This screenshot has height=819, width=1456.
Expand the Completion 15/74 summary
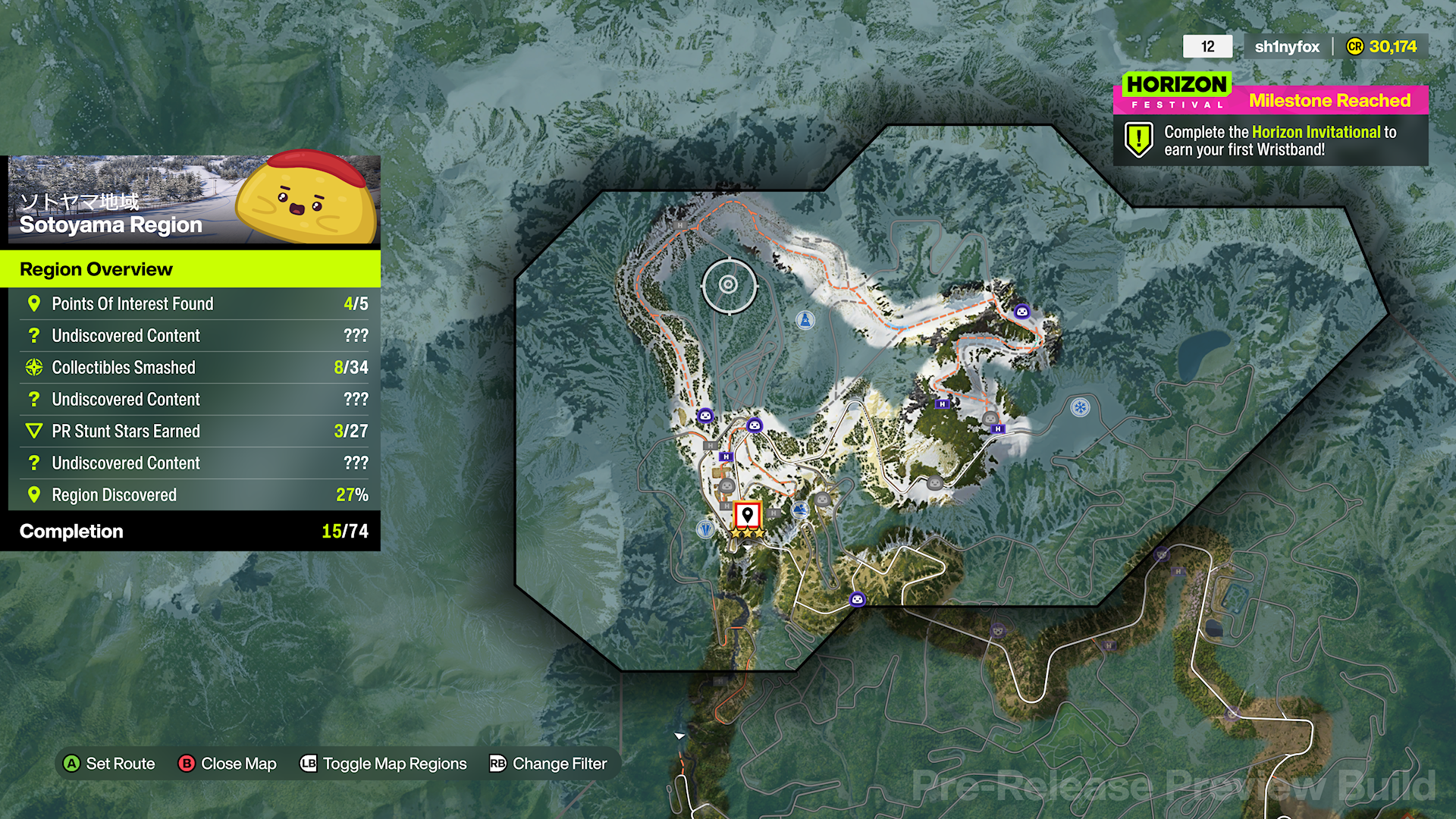tap(190, 531)
